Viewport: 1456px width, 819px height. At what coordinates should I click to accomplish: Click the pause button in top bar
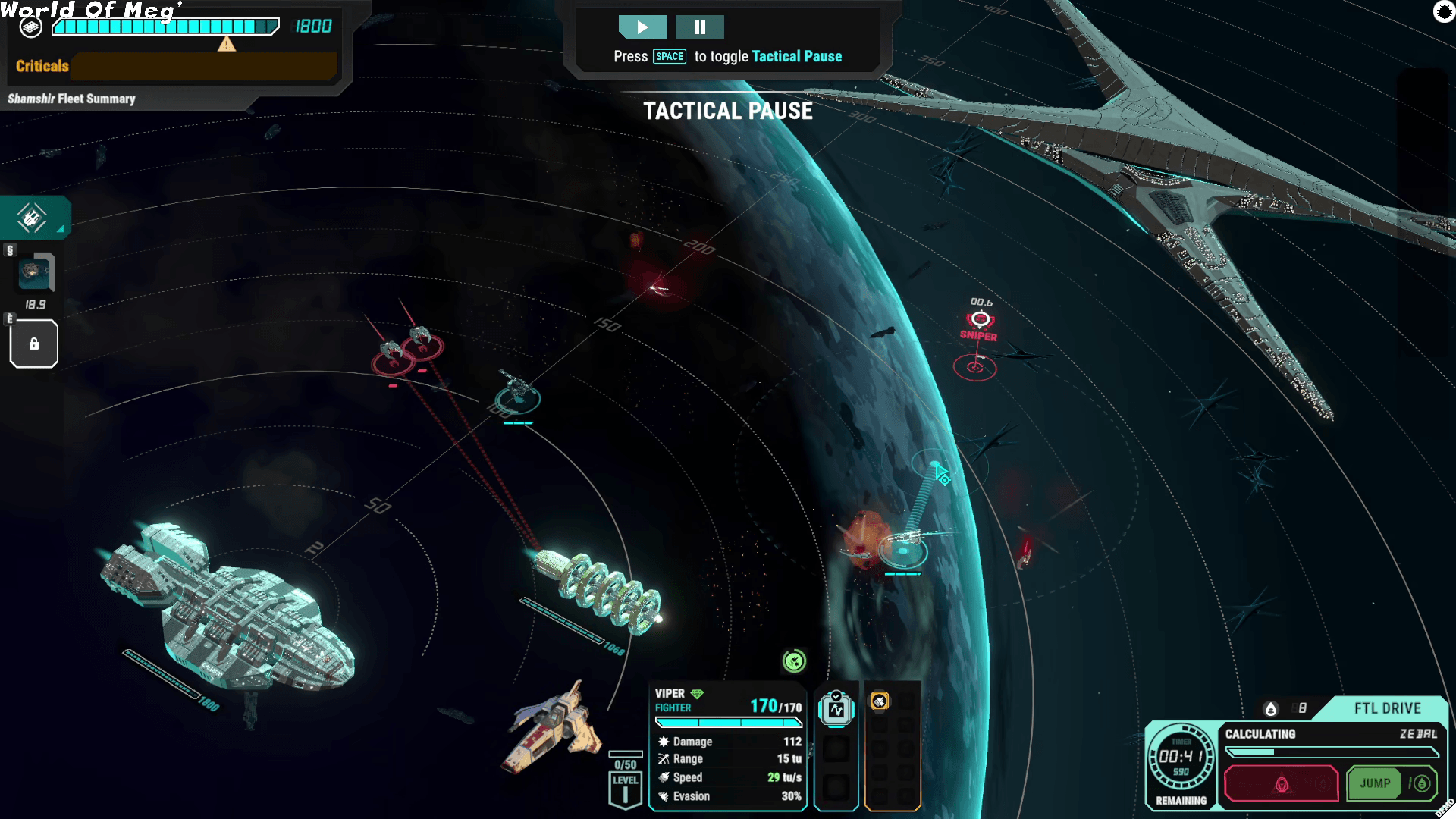699,27
